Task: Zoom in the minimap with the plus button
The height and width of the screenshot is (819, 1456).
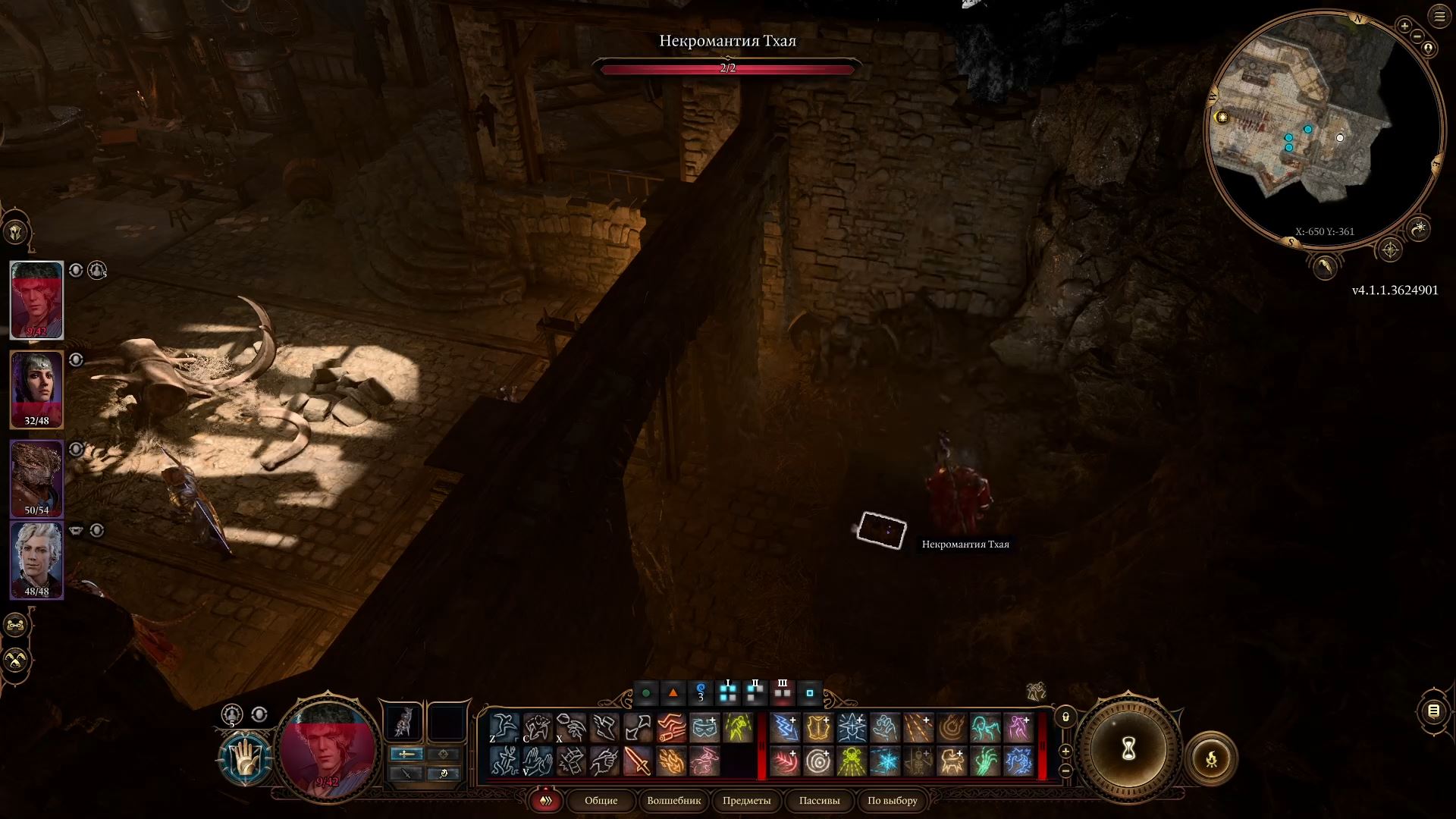Action: [1404, 27]
